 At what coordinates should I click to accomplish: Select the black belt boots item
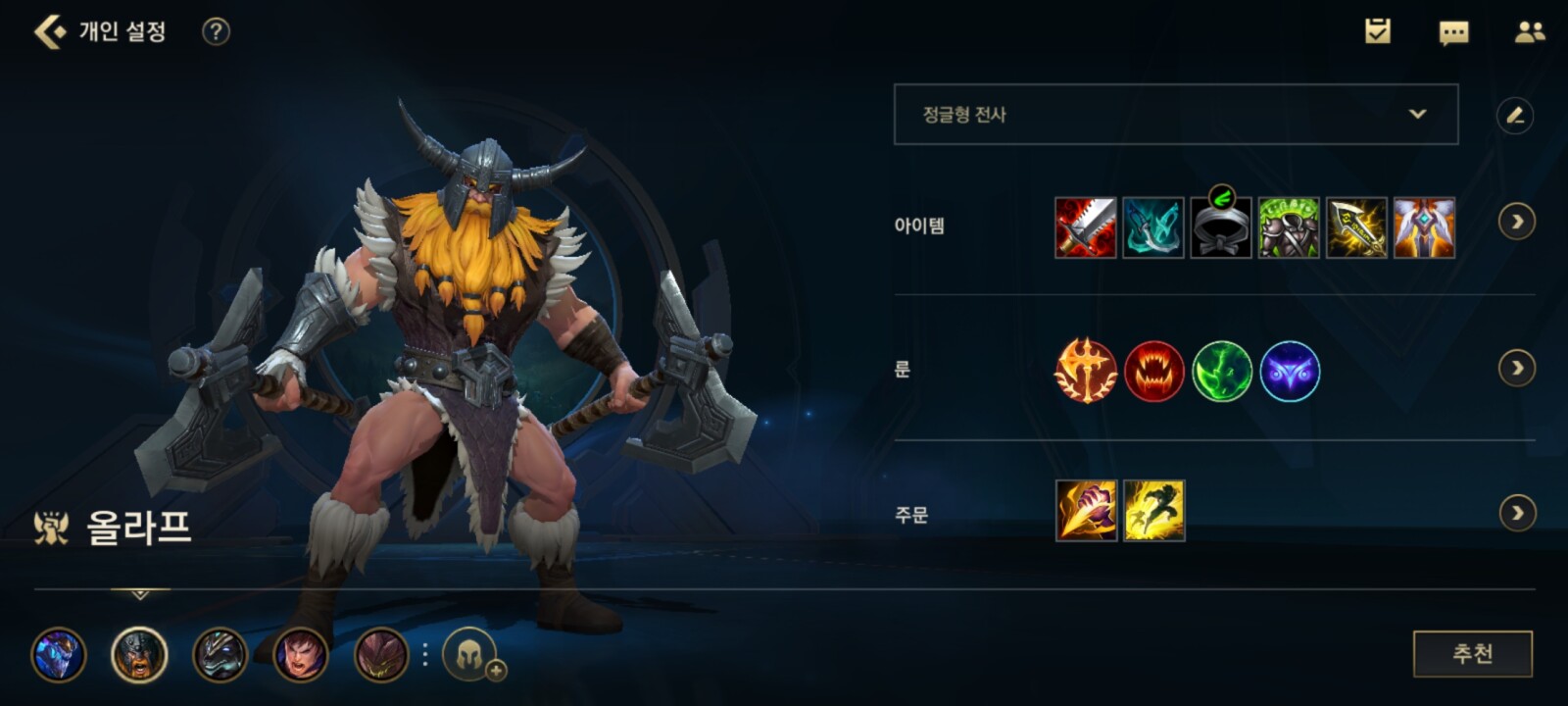click(1220, 227)
